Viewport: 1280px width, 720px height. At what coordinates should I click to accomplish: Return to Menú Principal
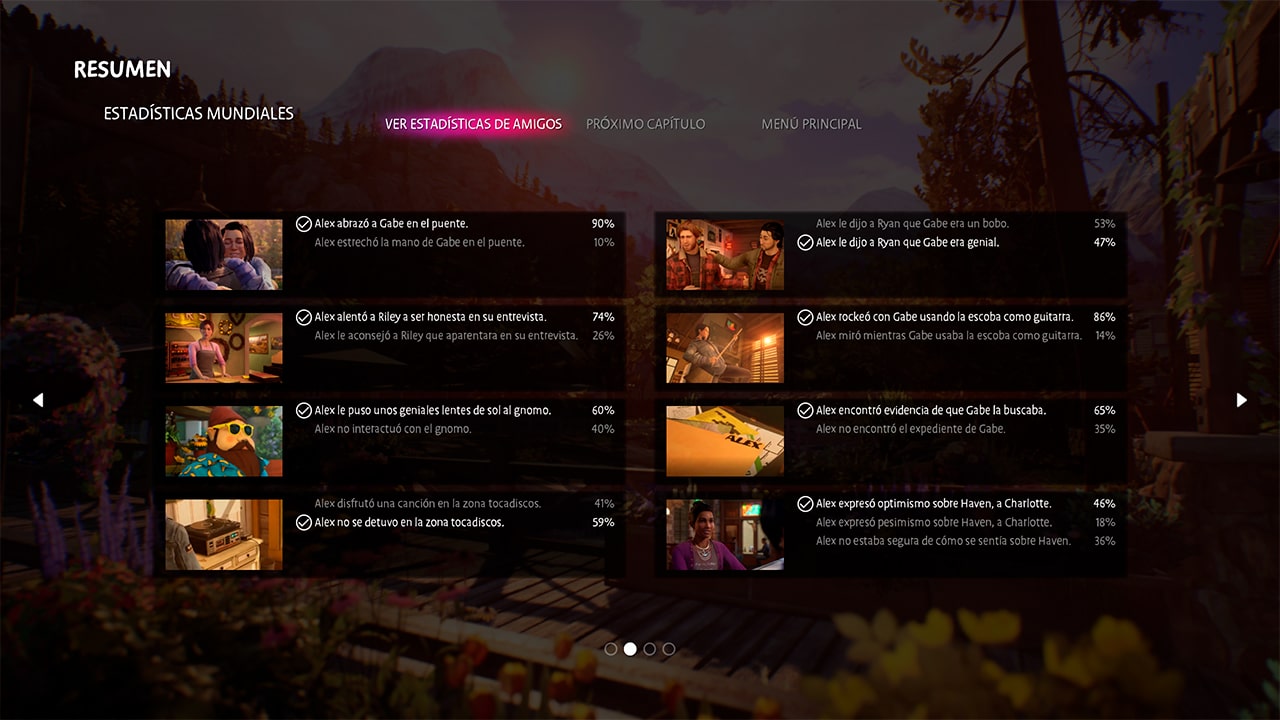click(811, 124)
